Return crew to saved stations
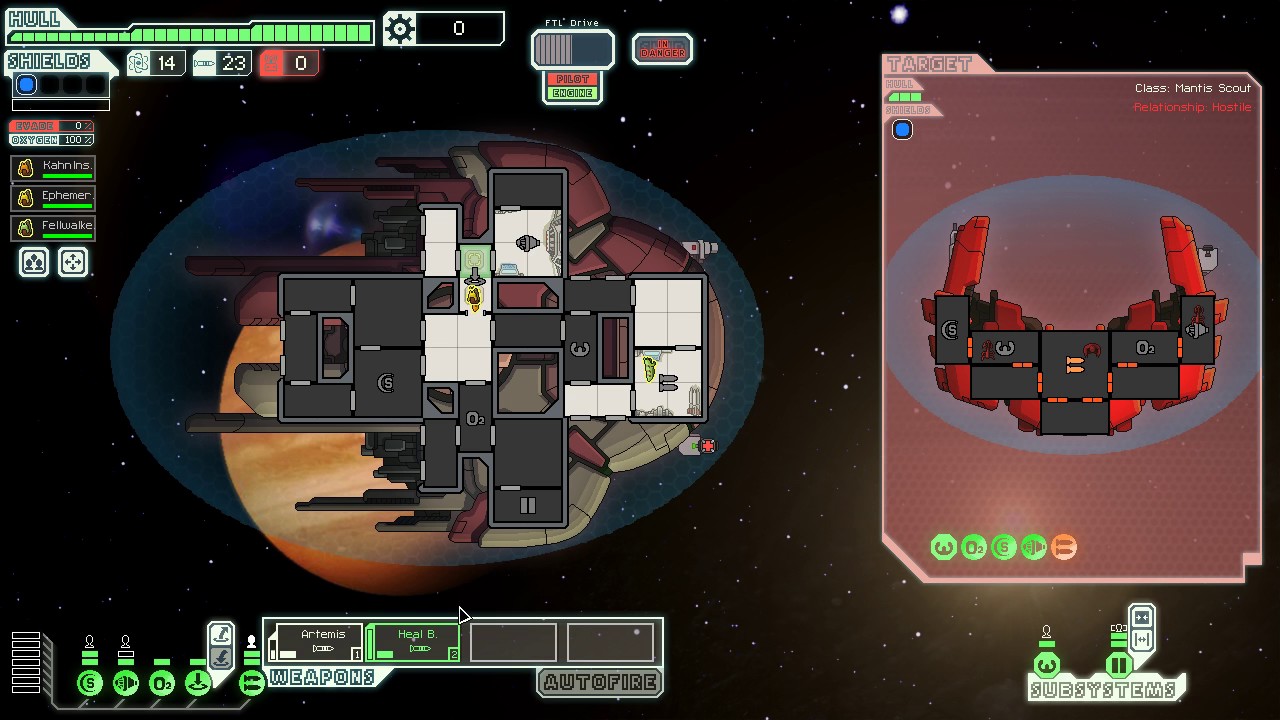Image resolution: width=1280 pixels, height=720 pixels. point(73,262)
